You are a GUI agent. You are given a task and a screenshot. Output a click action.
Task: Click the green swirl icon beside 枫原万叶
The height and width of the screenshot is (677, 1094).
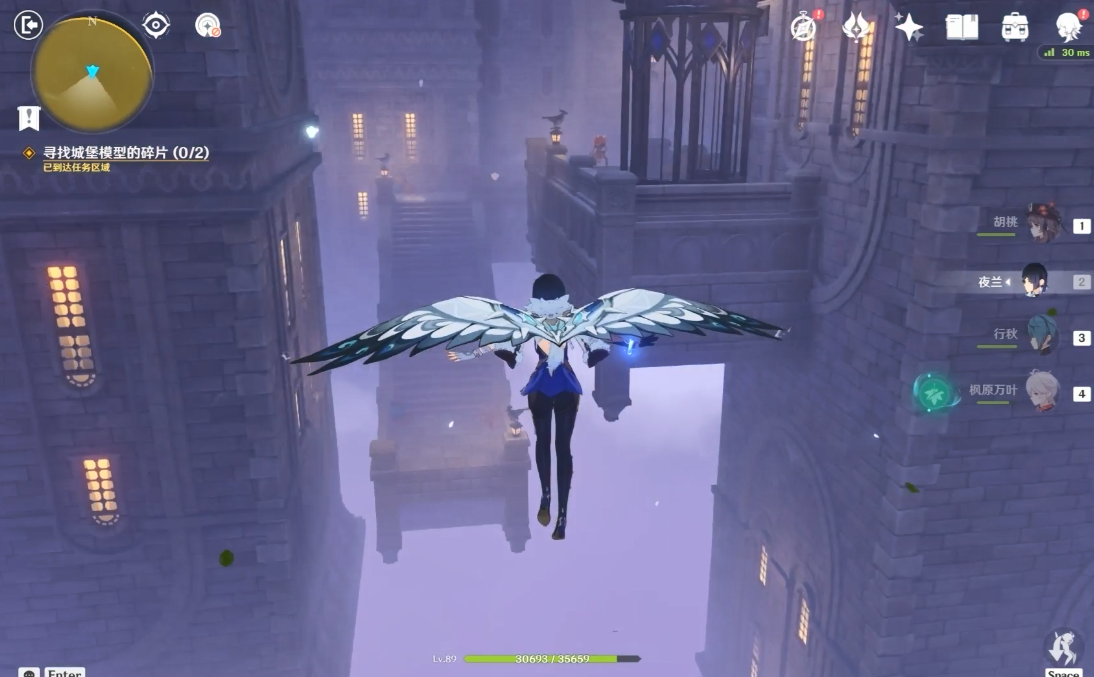click(x=937, y=392)
